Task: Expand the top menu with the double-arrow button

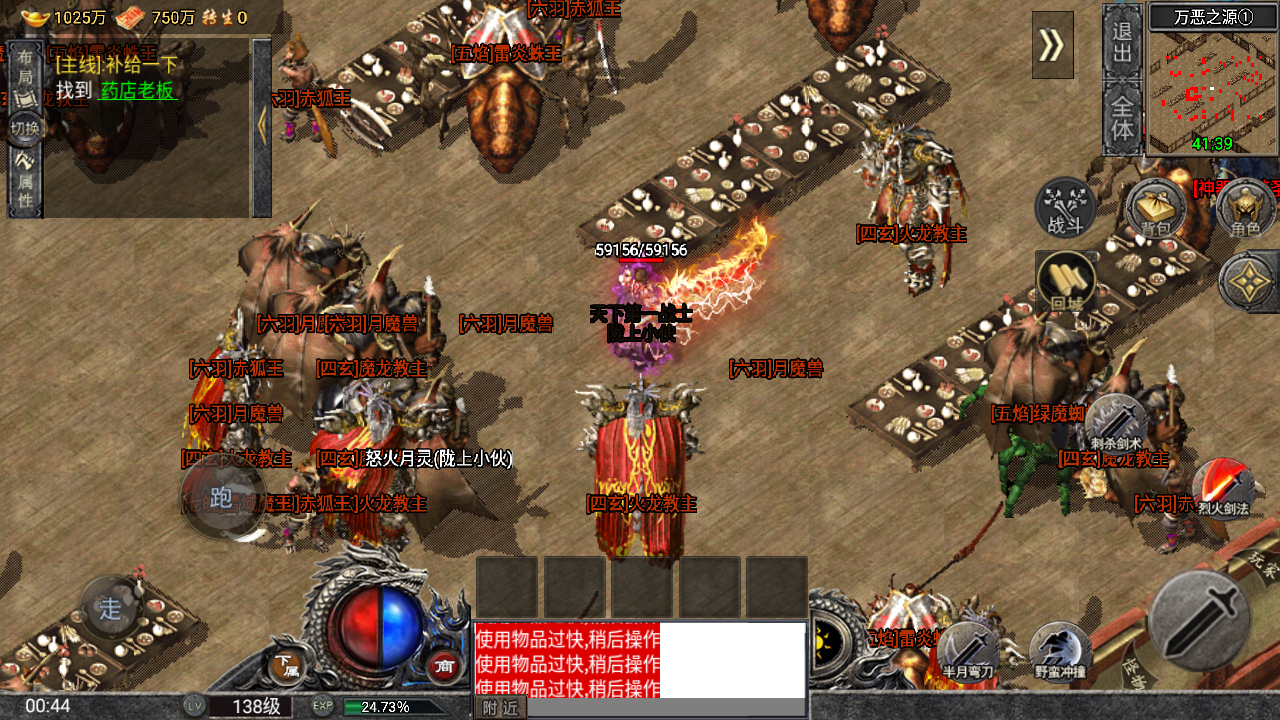Action: point(1052,45)
